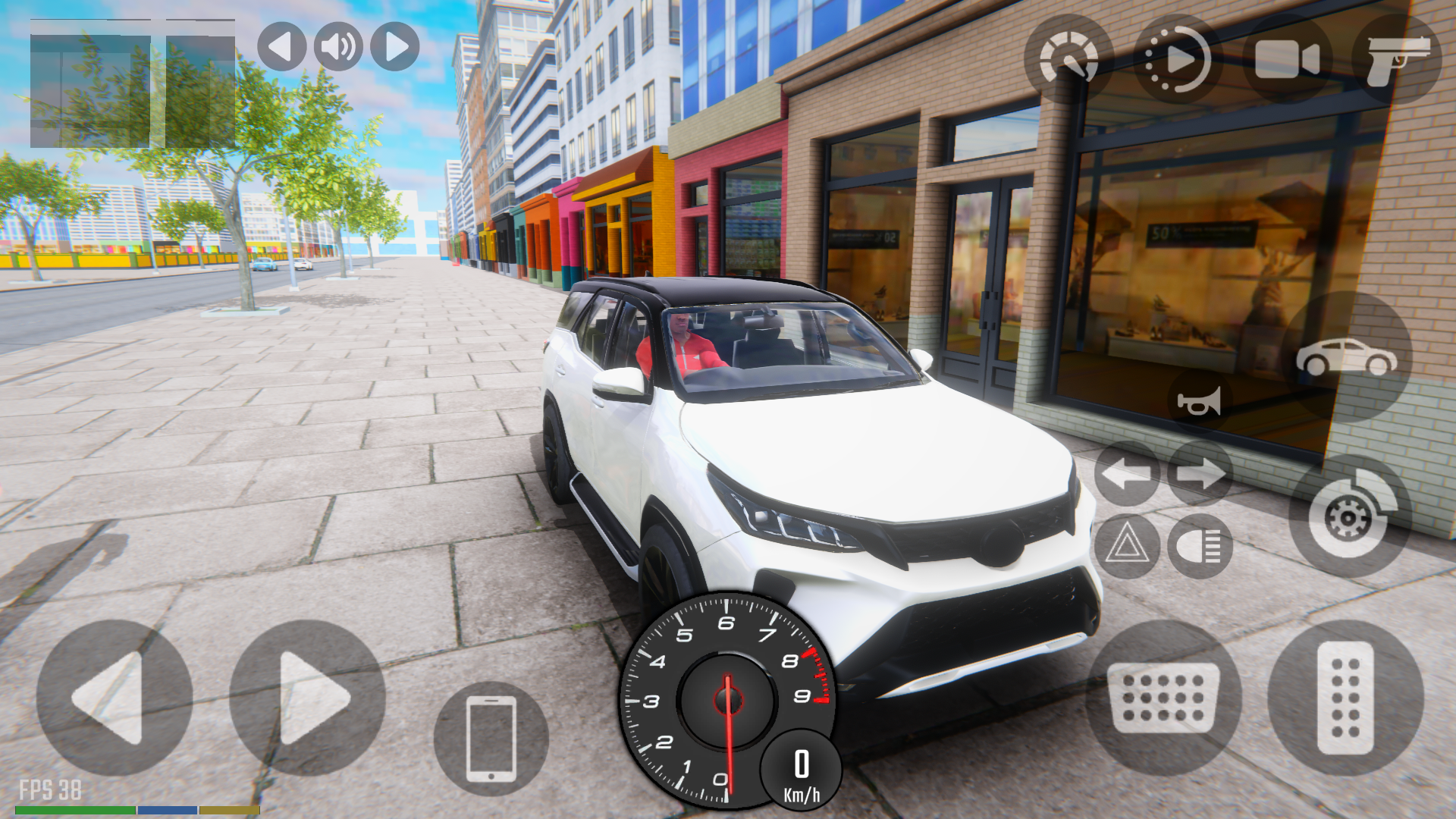1456x819 pixels.
Task: Skip to the next music track
Action: pyautogui.click(x=393, y=47)
